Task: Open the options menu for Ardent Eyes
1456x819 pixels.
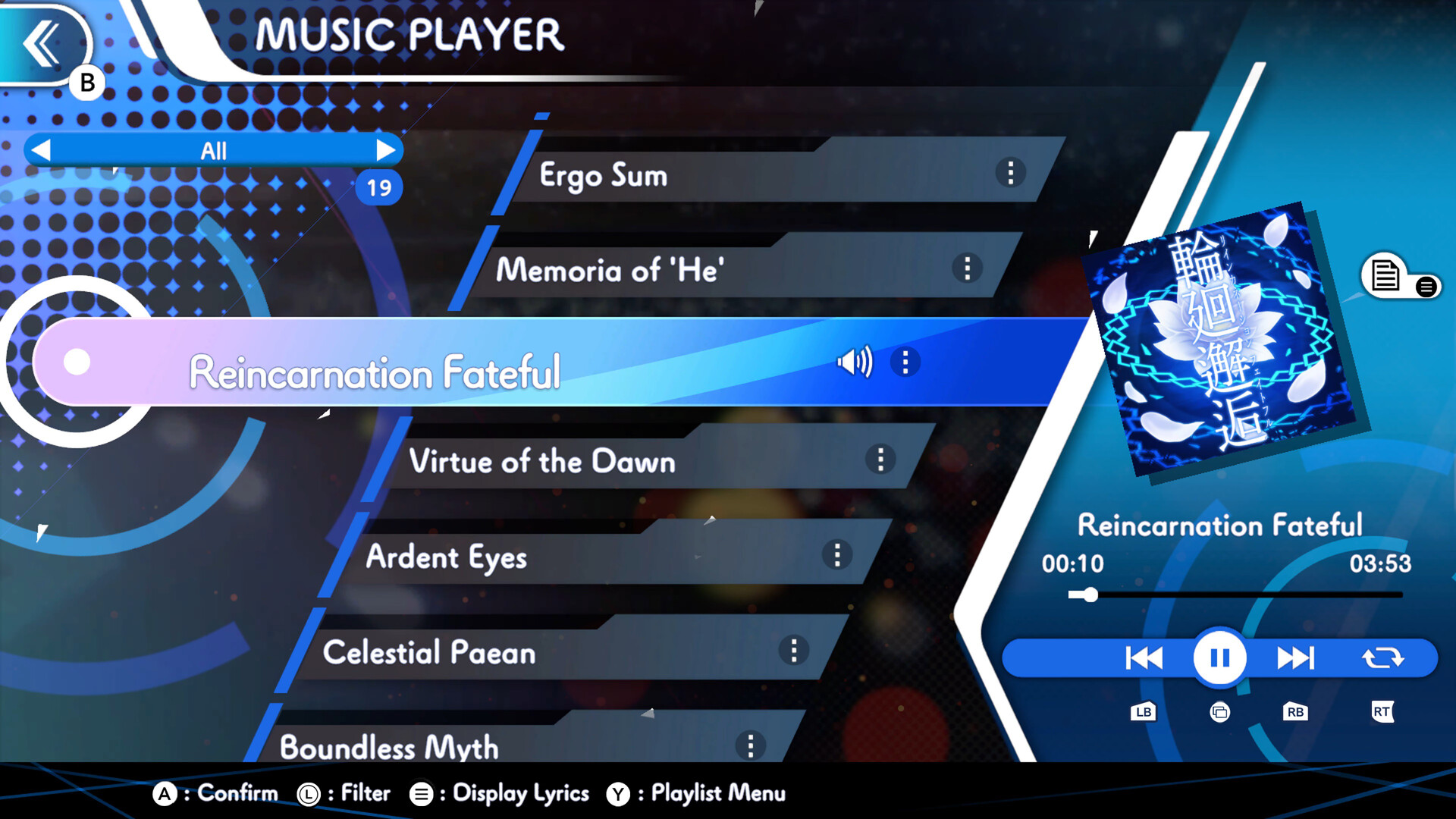Action: [x=837, y=555]
